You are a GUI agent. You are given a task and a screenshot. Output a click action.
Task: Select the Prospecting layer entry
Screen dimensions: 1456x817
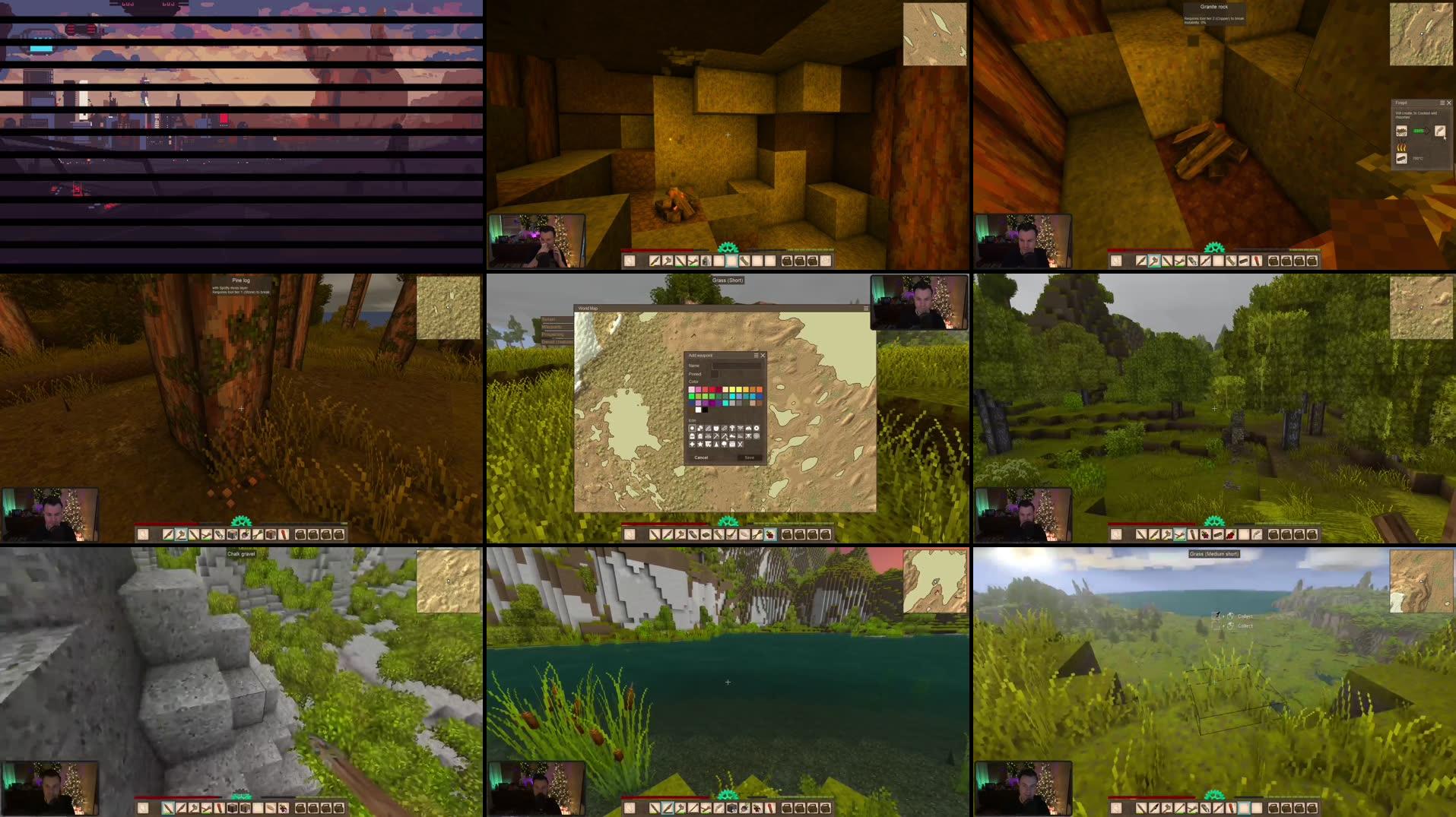(x=551, y=334)
